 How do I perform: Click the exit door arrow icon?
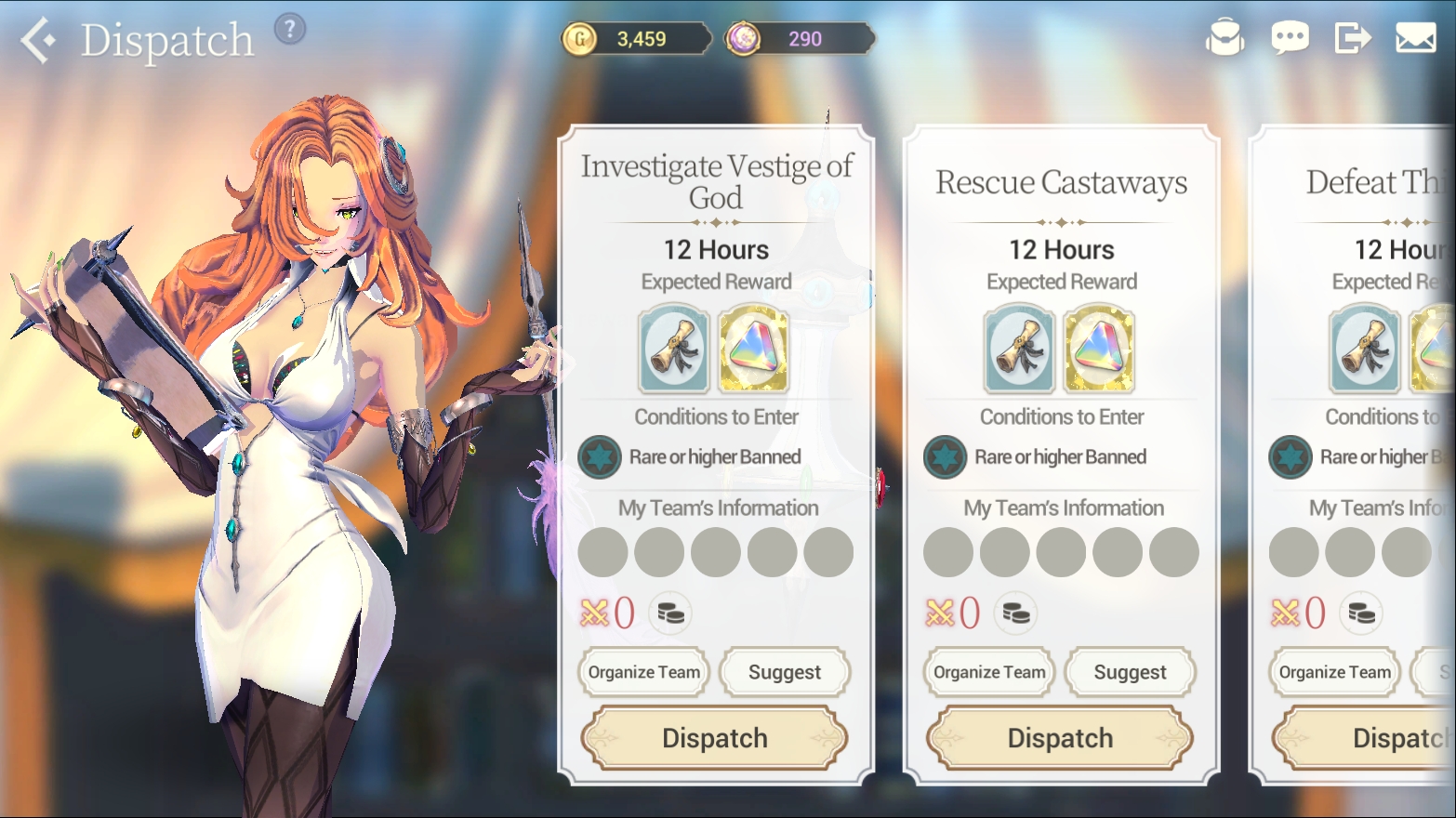(x=1353, y=38)
